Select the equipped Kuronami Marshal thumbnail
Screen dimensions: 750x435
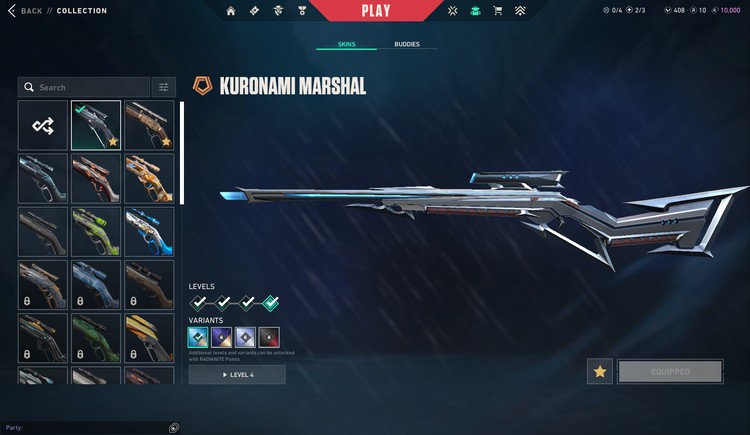(x=97, y=125)
